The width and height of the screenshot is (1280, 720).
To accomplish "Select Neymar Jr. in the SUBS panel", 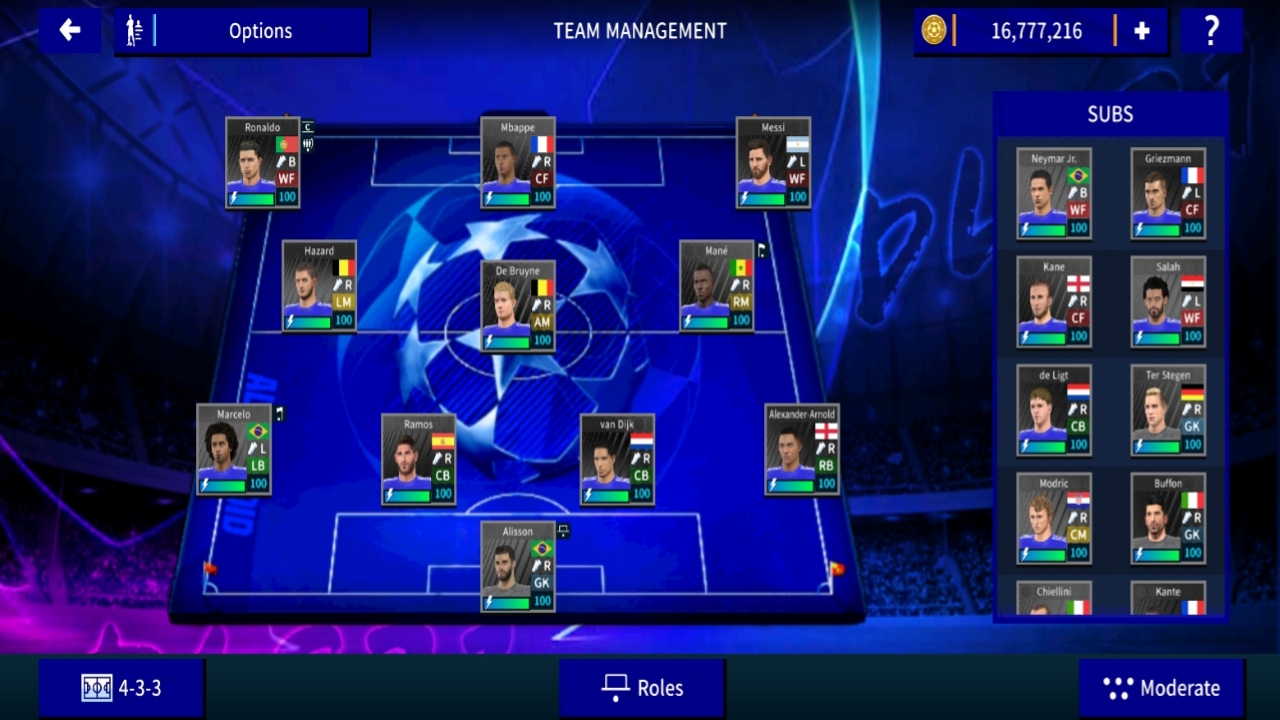I will (x=1052, y=193).
